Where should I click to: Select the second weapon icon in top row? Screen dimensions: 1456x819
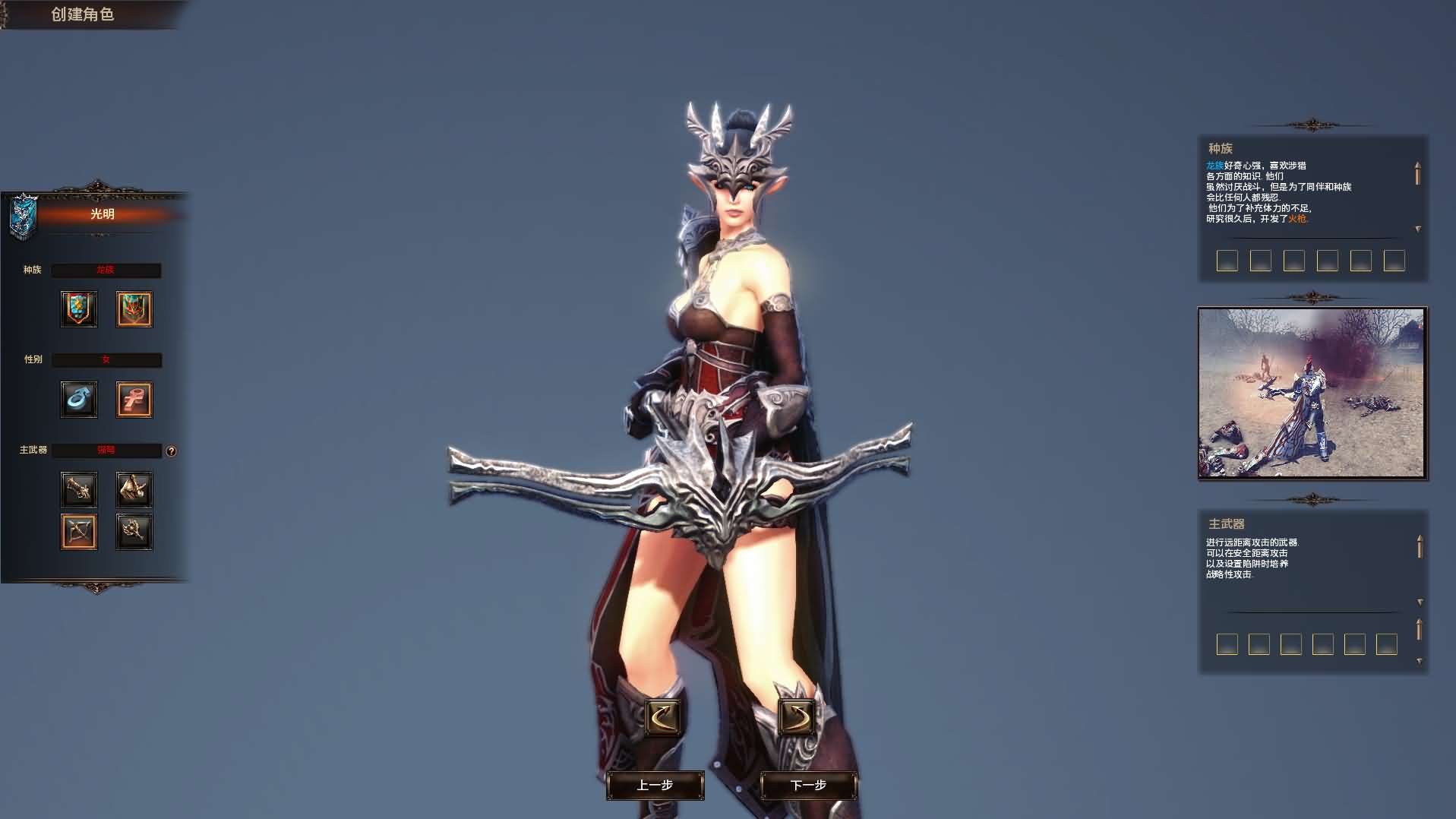[134, 489]
